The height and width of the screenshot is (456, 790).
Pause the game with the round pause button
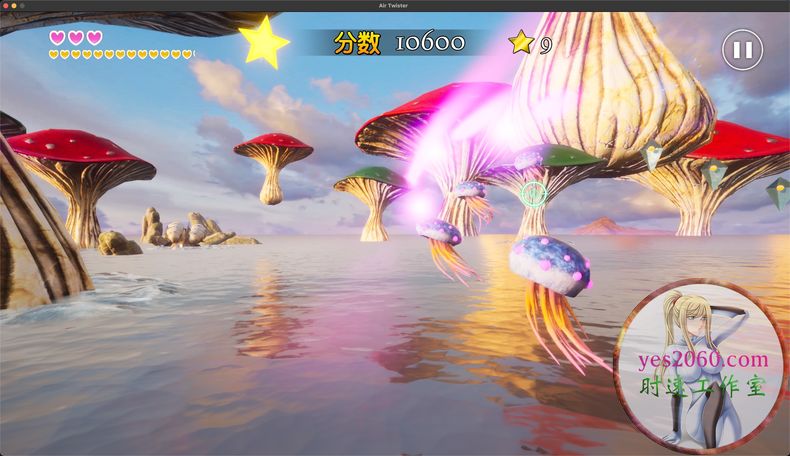pos(742,50)
